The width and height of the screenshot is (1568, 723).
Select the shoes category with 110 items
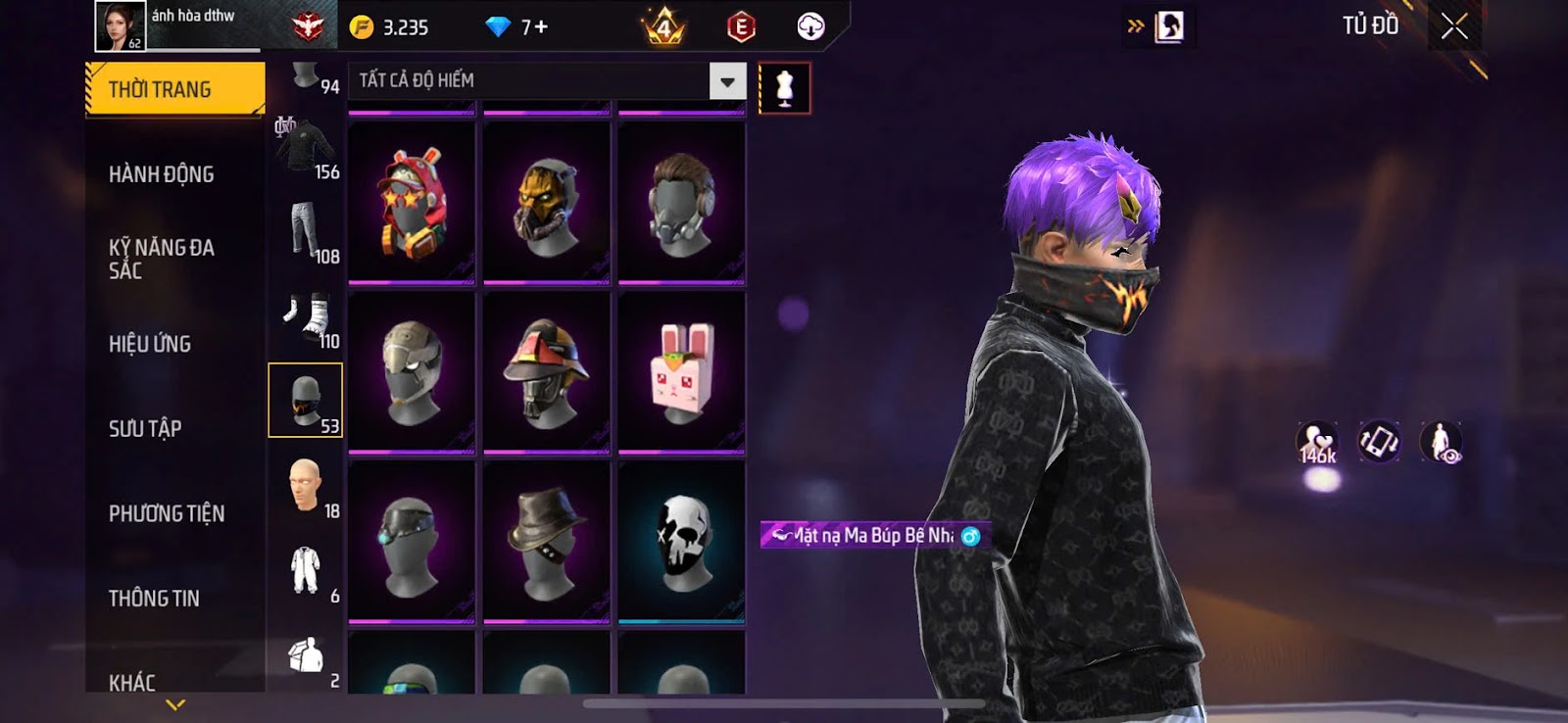pyautogui.click(x=307, y=318)
